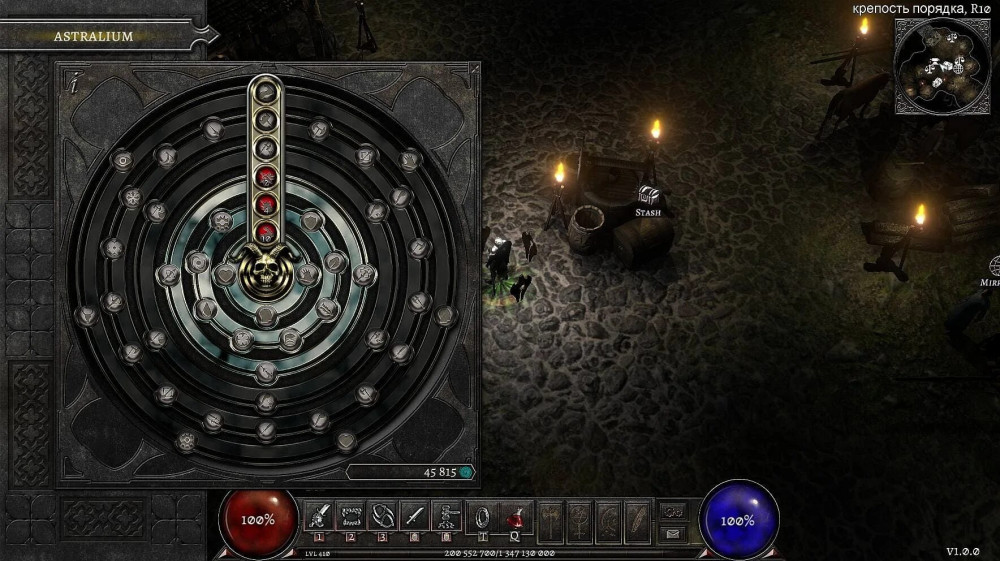Activate the sword-arm skill in slot 1
The width and height of the screenshot is (1000, 561).
[318, 516]
